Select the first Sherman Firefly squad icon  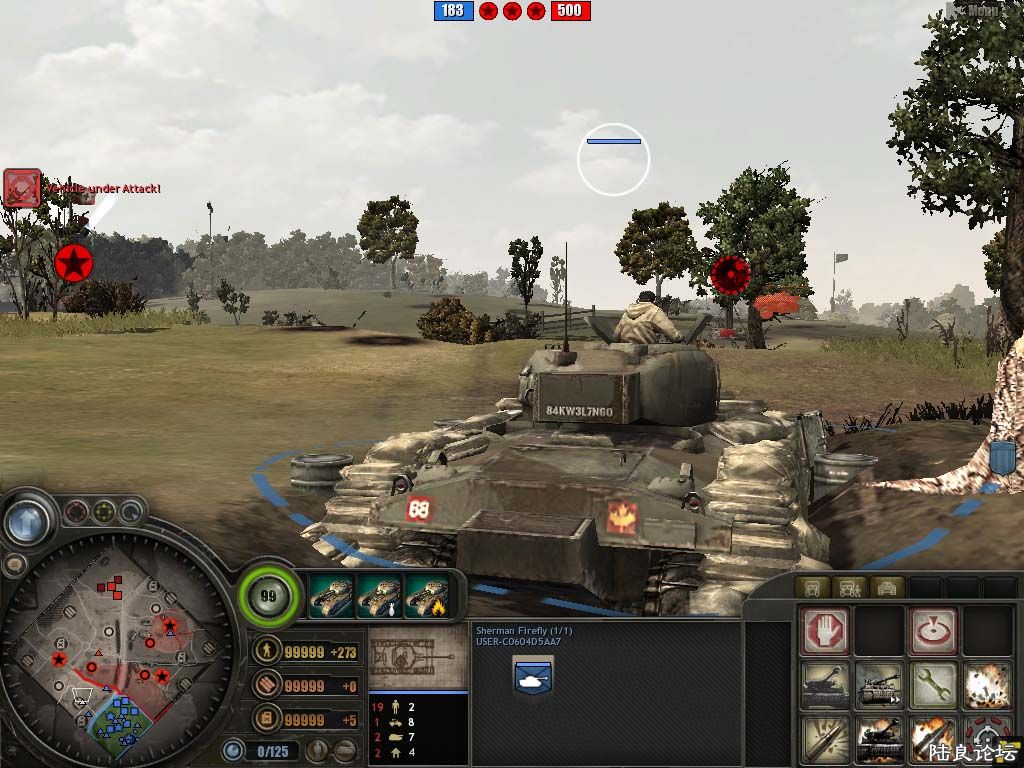[x=332, y=597]
